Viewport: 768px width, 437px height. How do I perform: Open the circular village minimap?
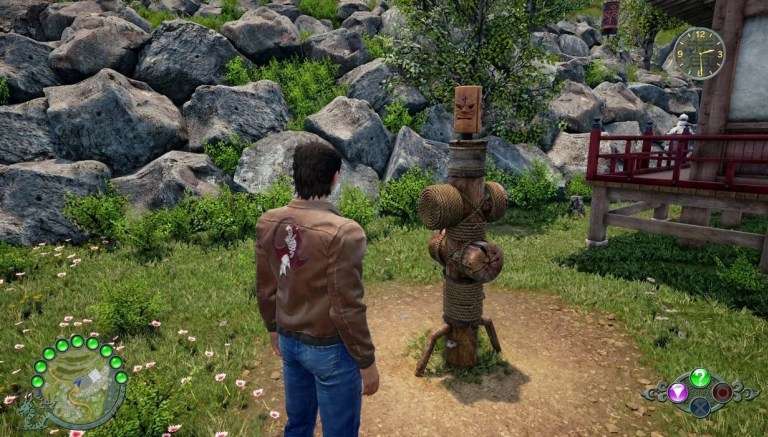click(x=79, y=385)
